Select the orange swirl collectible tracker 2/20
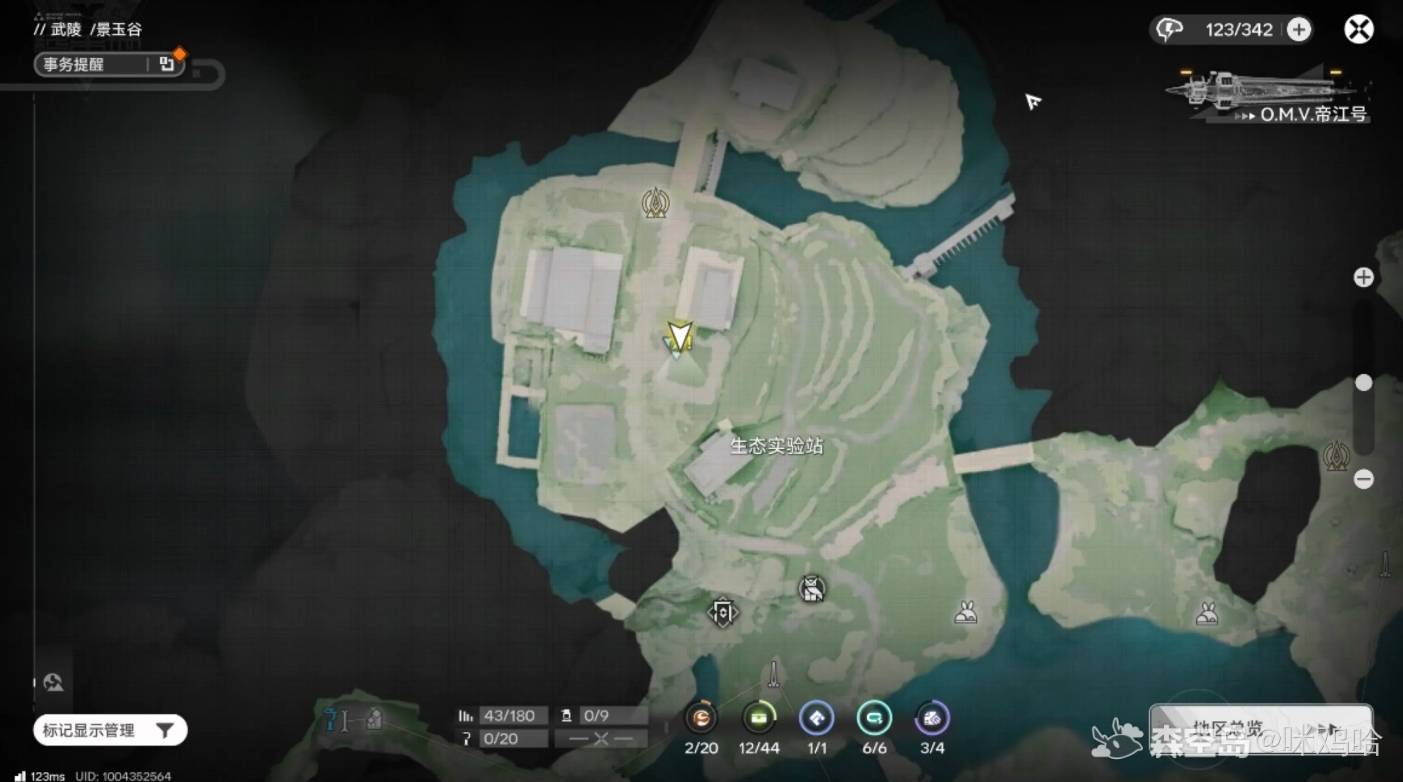The height and width of the screenshot is (782, 1403). [701, 717]
